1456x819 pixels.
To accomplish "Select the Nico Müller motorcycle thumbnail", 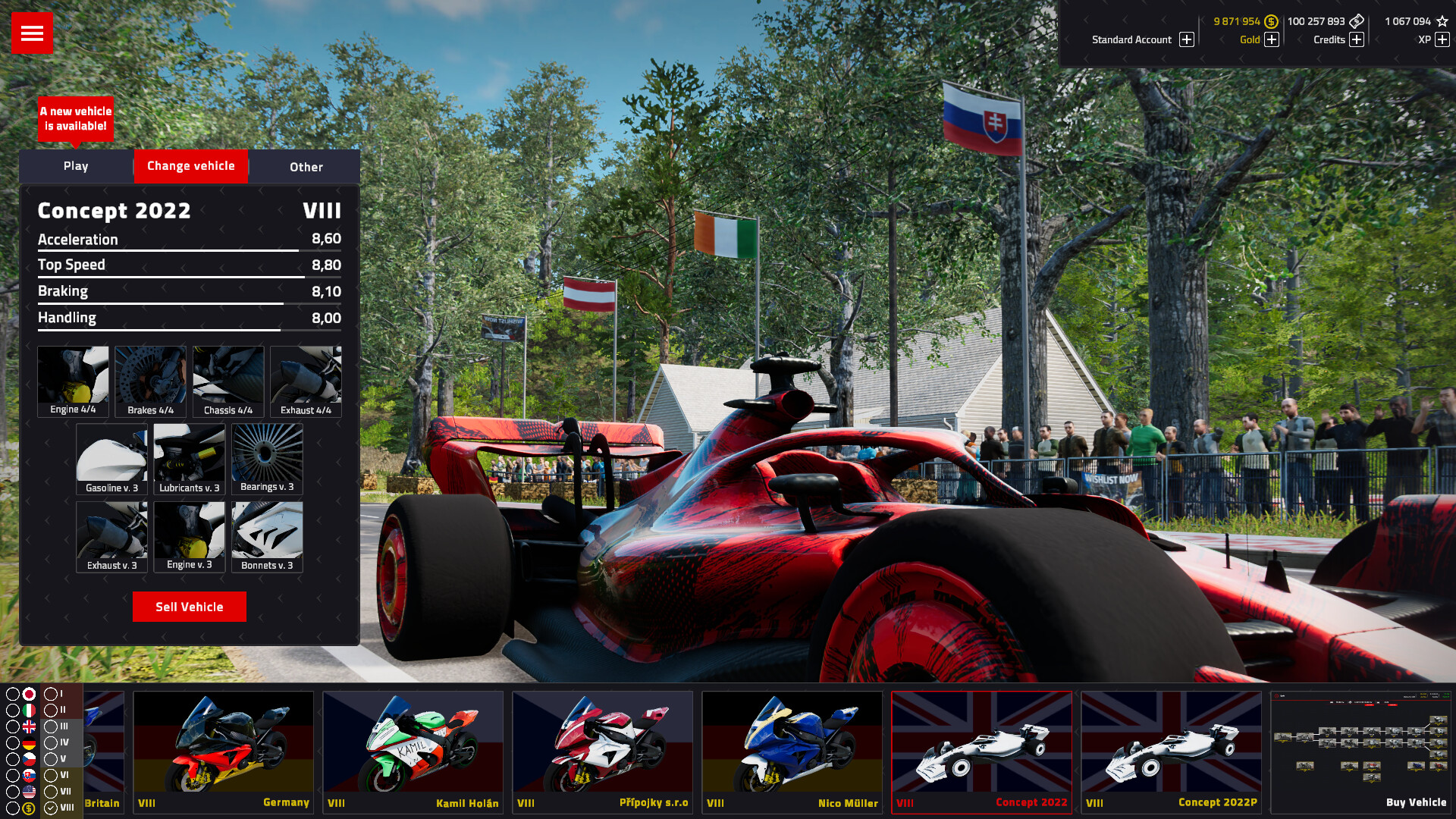I will point(792,747).
